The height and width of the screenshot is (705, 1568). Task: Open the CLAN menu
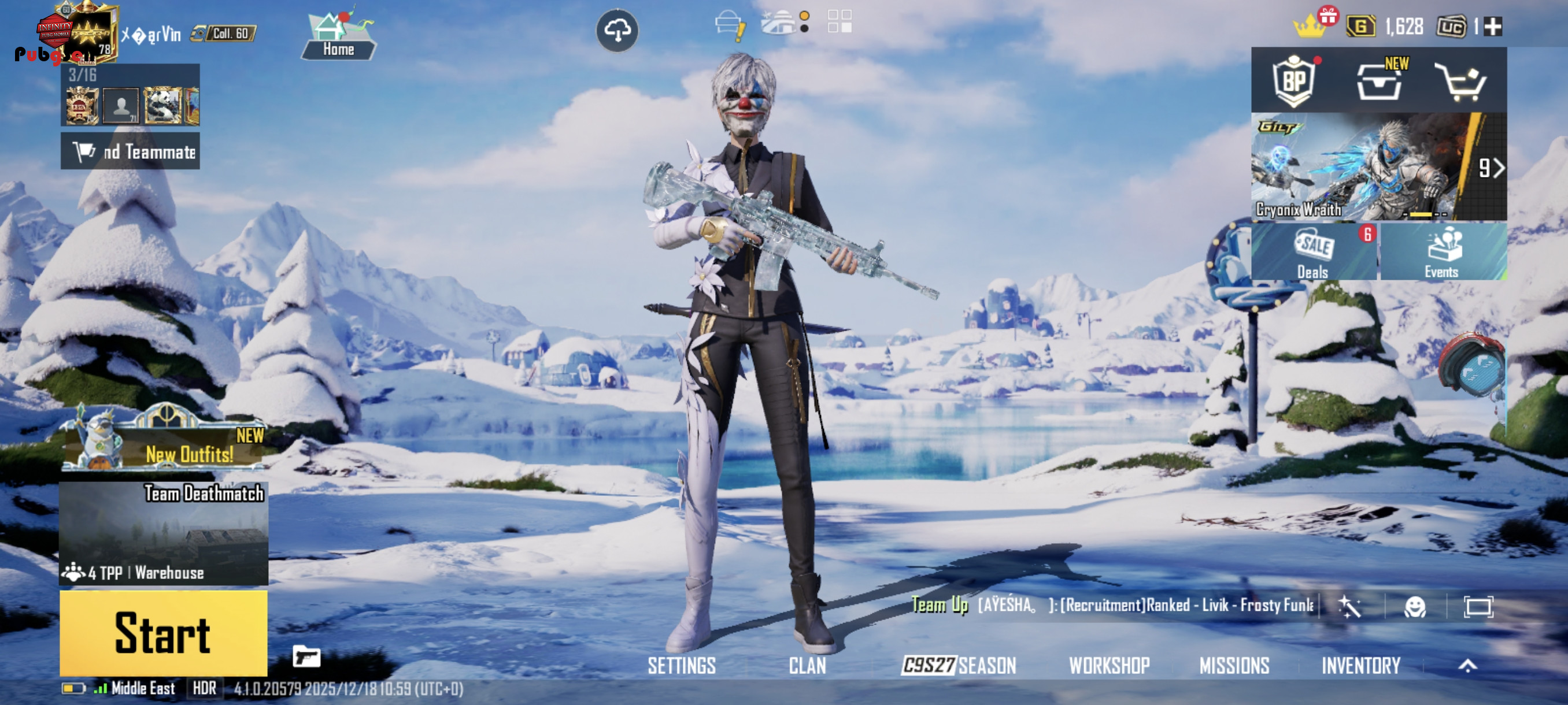[807, 666]
